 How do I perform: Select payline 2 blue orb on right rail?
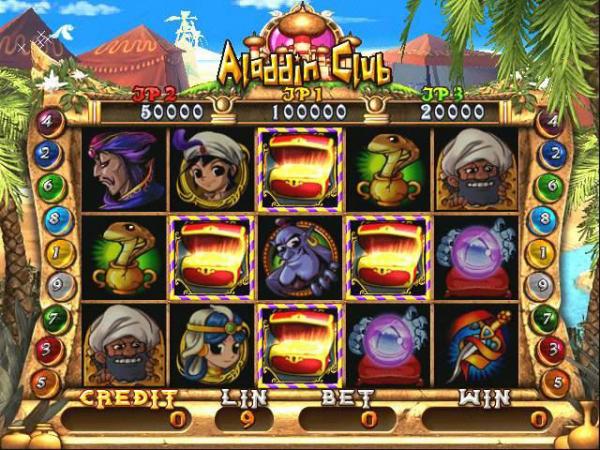click(x=549, y=155)
